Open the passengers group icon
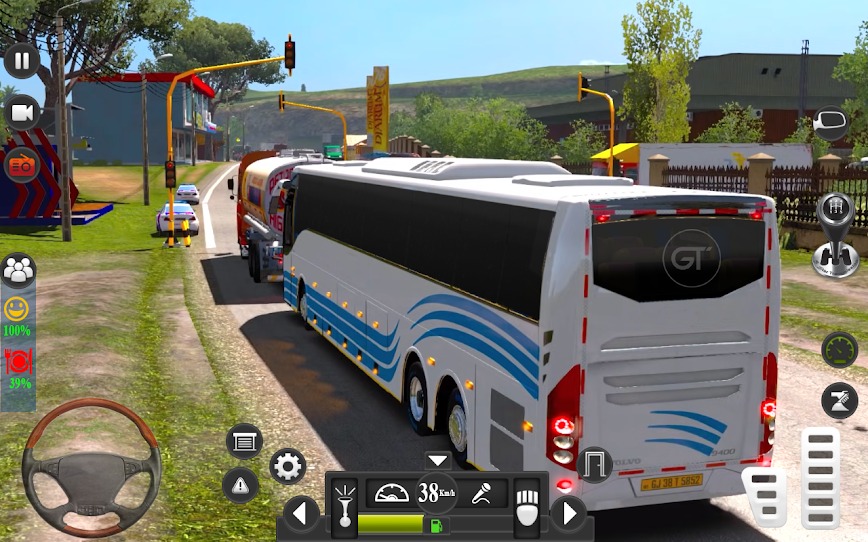The image size is (868, 542). (x=18, y=270)
